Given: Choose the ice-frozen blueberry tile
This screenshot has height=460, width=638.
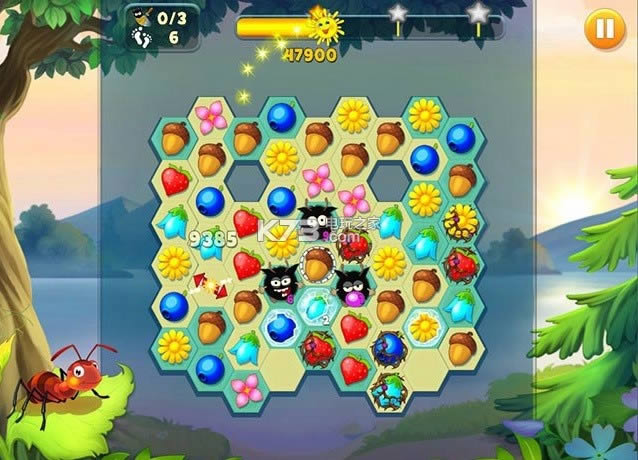Looking at the screenshot, I should click(x=283, y=326).
